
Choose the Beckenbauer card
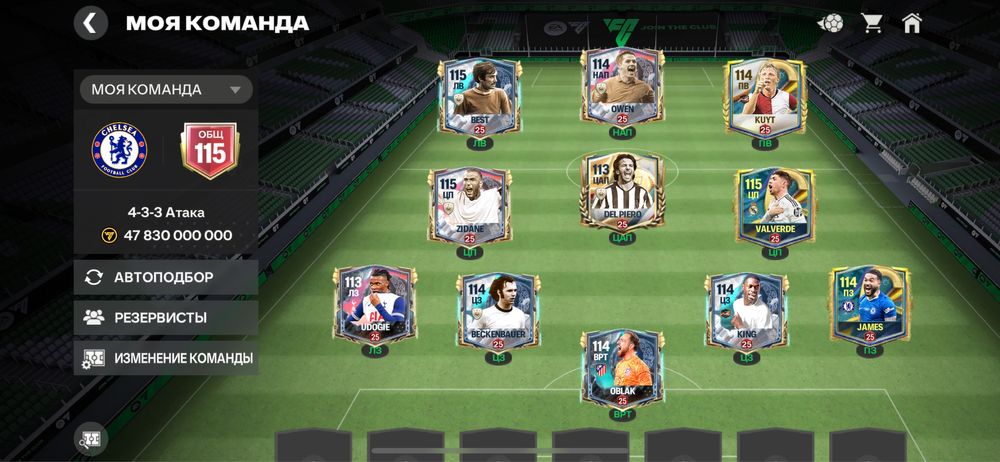point(499,310)
